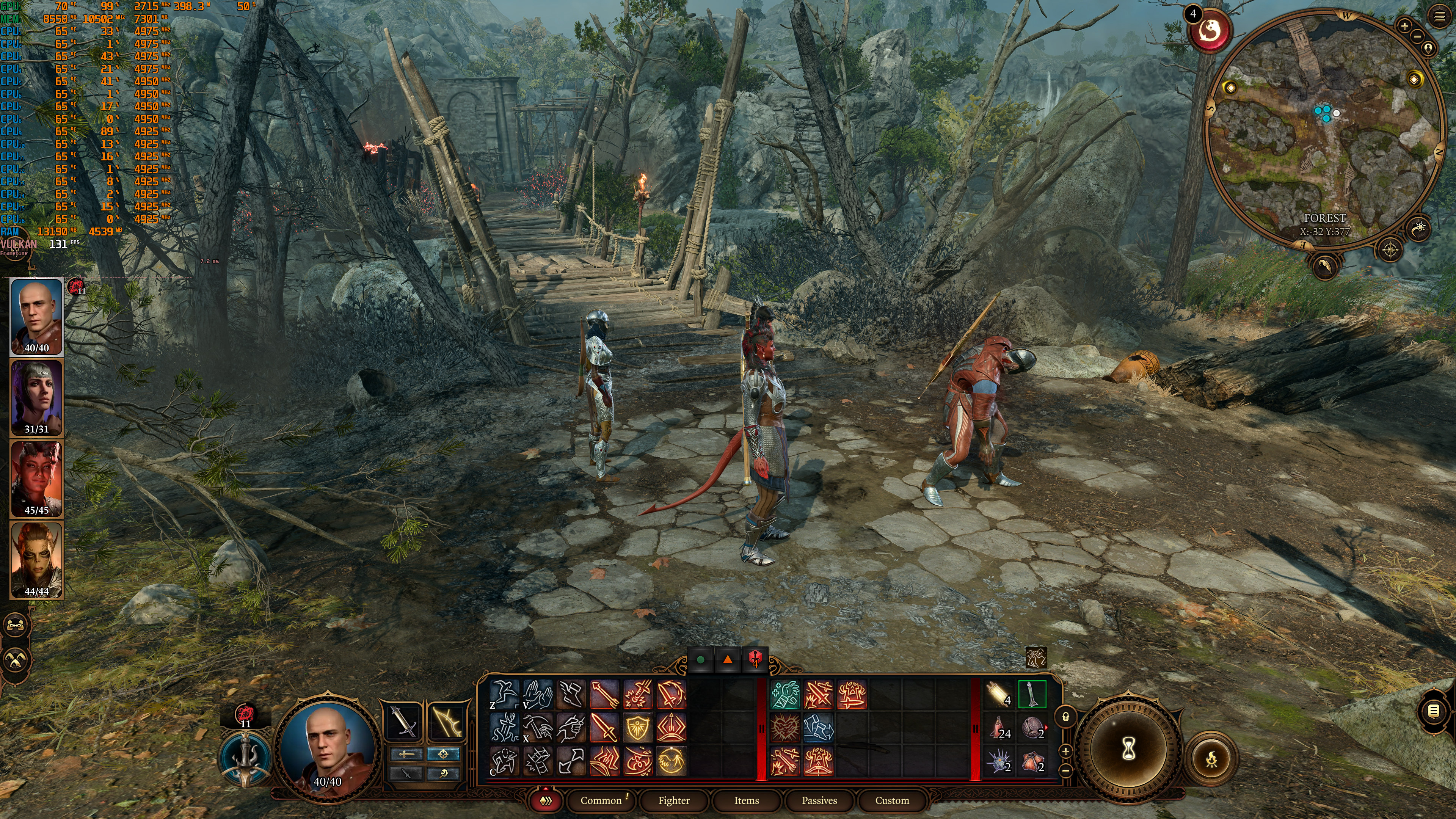This screenshot has width=1456, height=819.
Task: Select the Custom hotbar tab
Action: 892,800
